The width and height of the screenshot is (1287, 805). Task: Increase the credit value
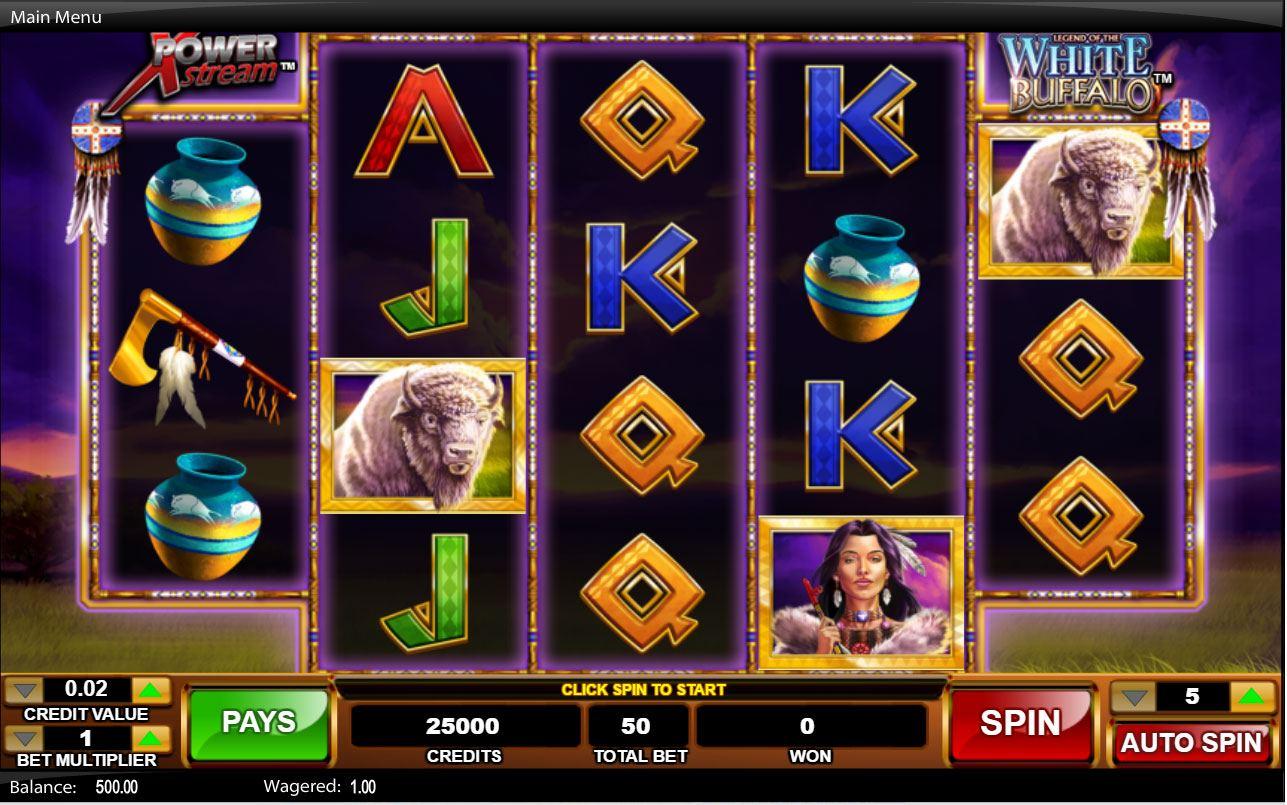[151, 690]
